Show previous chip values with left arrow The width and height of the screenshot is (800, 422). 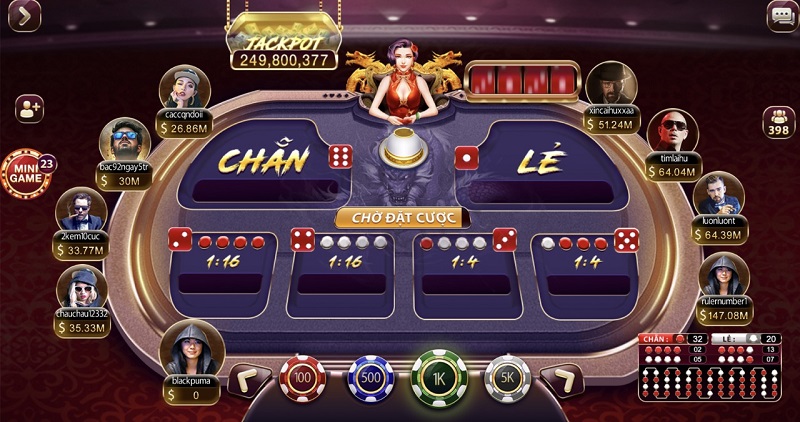tap(250, 379)
